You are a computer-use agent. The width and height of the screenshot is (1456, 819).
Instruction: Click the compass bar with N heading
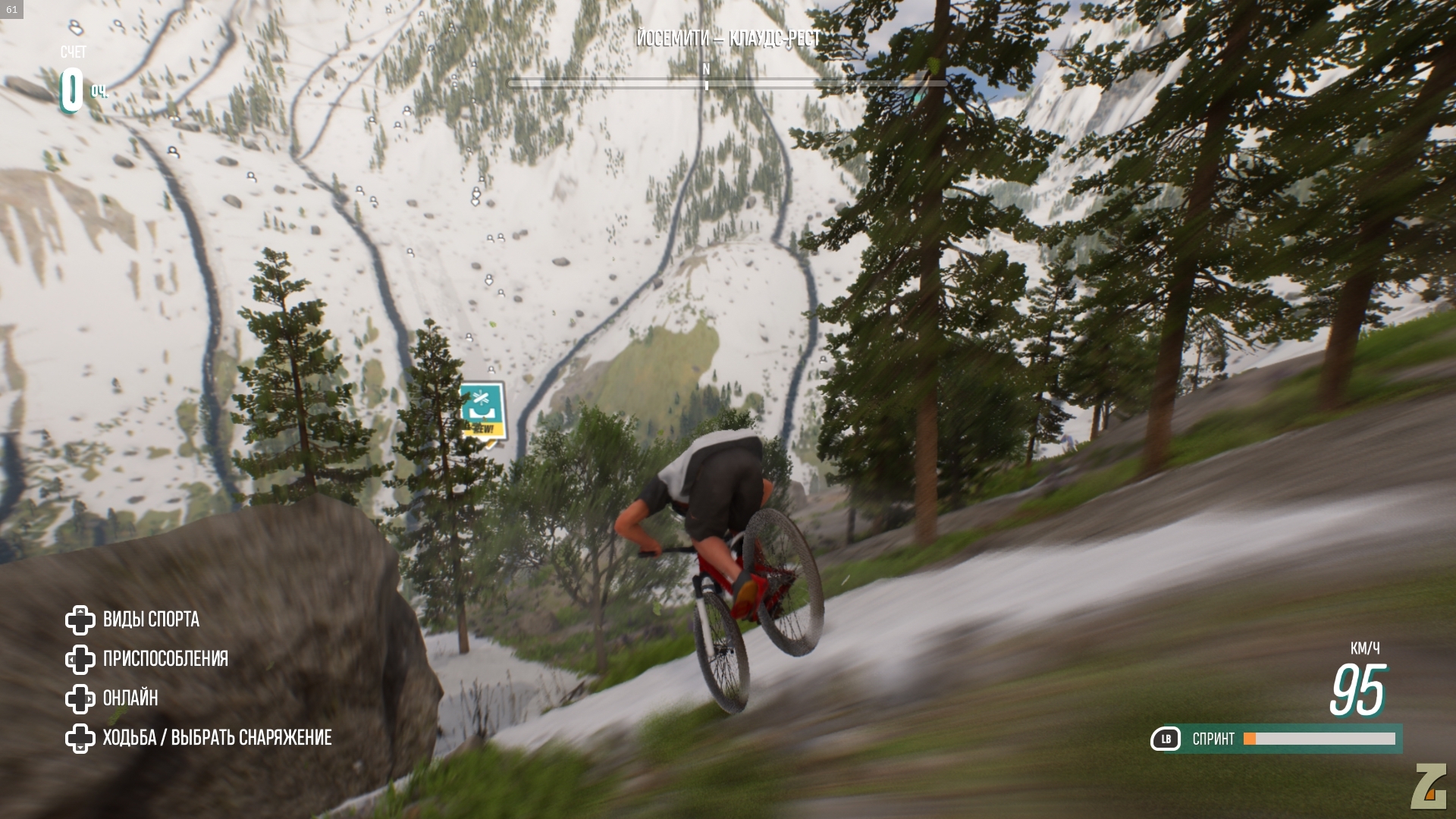pyautogui.click(x=706, y=82)
